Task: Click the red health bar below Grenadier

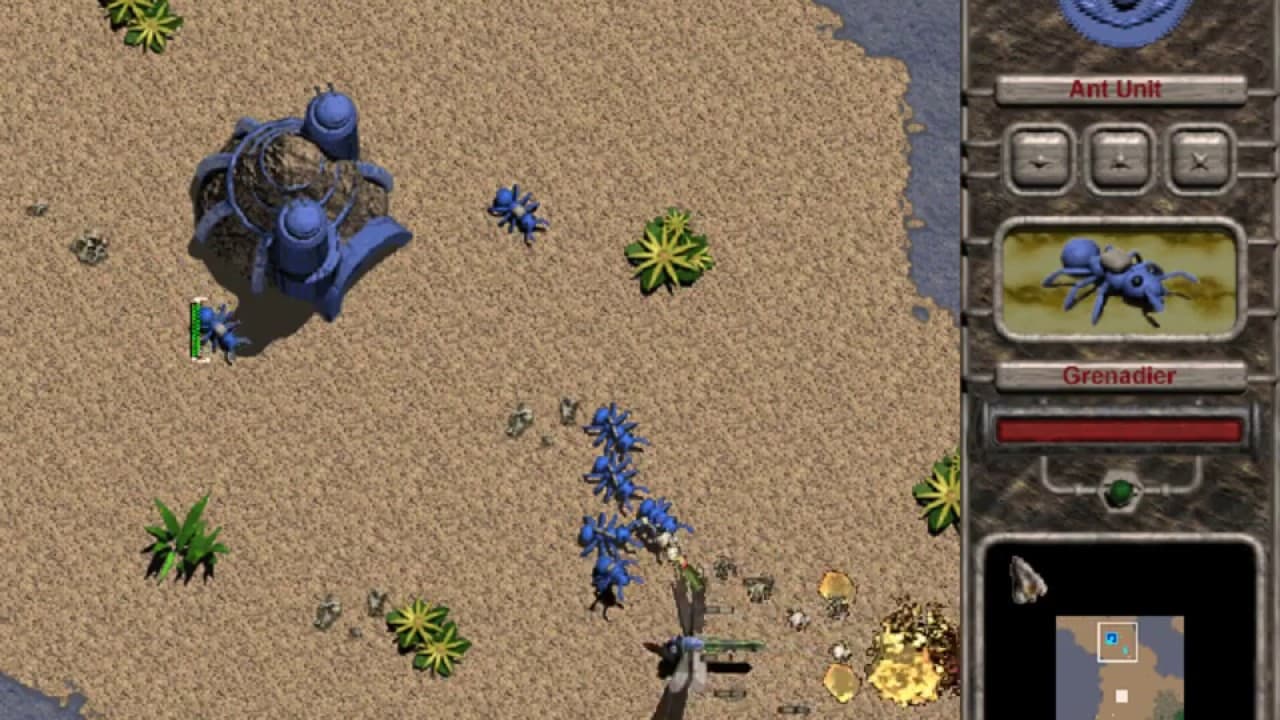Action: tap(1118, 430)
